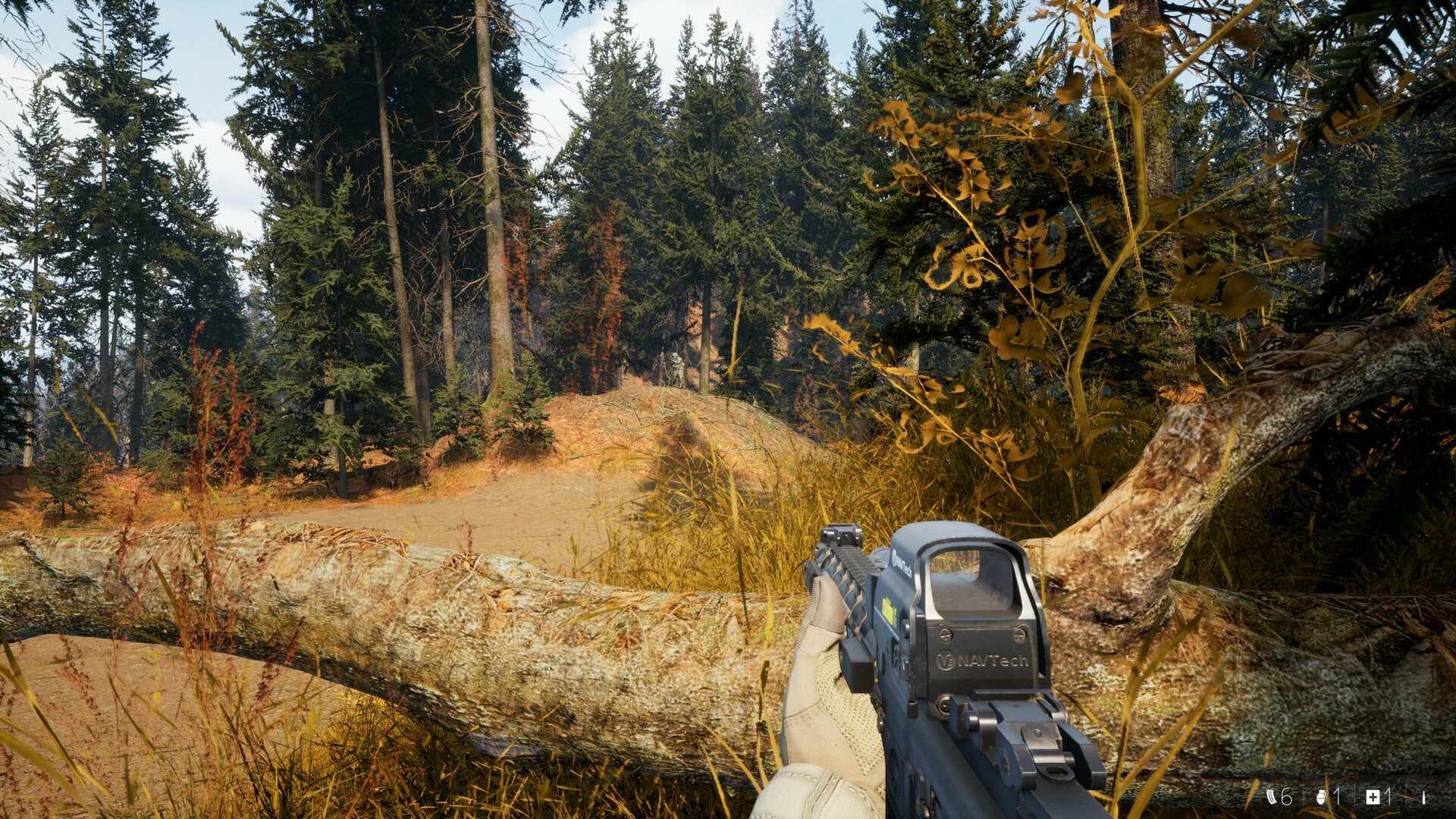Click the grenade icon in bottom HUD
The height and width of the screenshot is (819, 1456).
pos(1320,798)
